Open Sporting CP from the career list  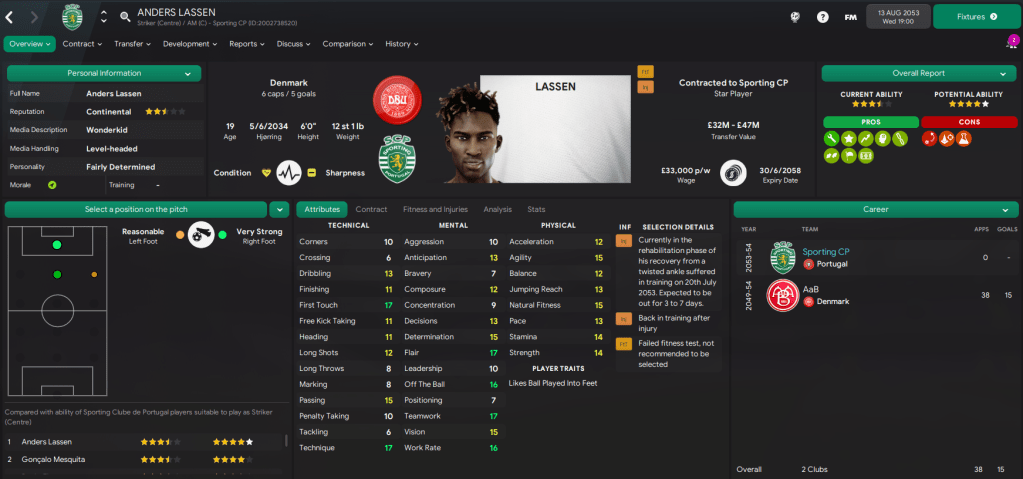825,252
